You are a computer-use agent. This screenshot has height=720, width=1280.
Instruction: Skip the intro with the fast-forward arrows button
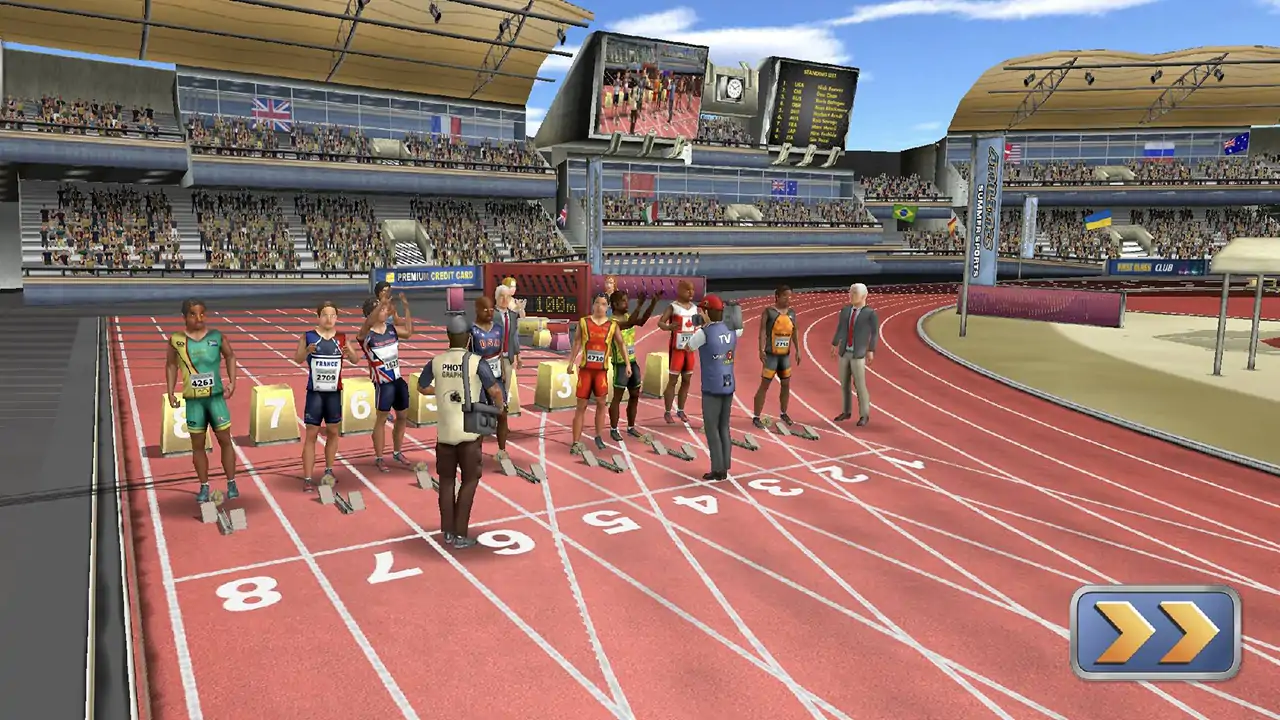point(1155,633)
